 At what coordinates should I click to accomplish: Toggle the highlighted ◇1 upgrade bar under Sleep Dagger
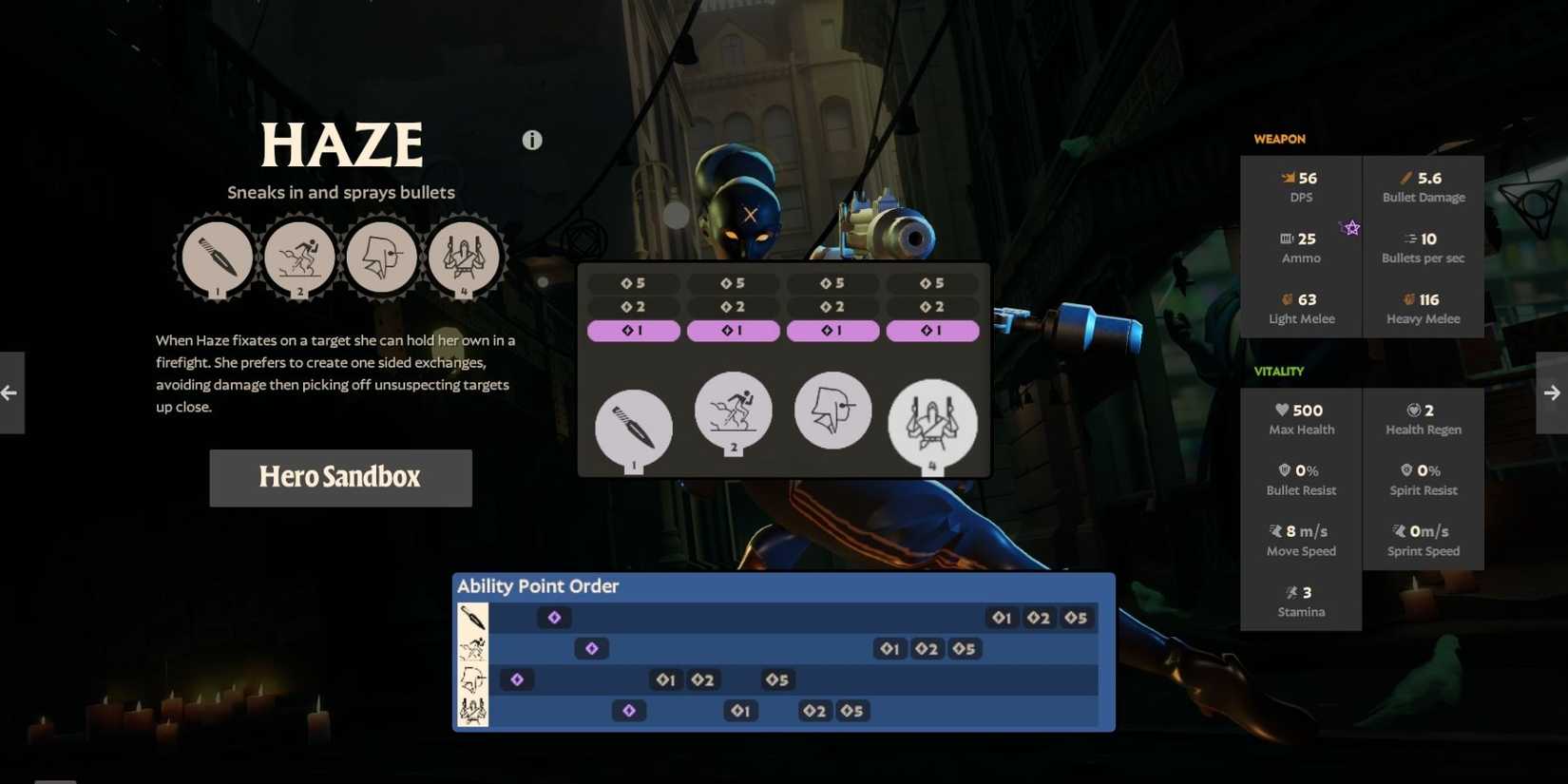pyautogui.click(x=634, y=331)
